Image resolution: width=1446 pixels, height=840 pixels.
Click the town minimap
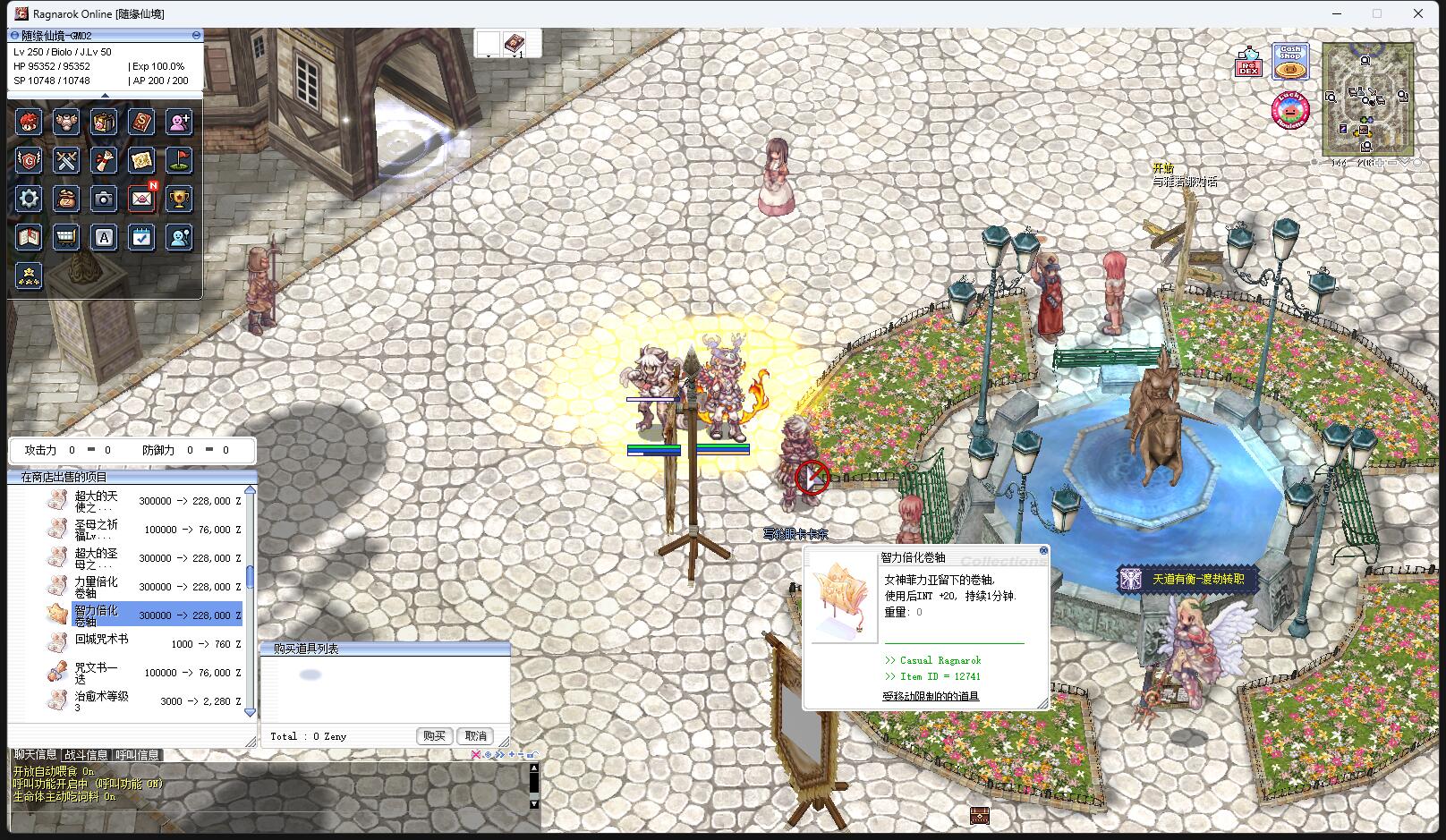click(x=1367, y=98)
